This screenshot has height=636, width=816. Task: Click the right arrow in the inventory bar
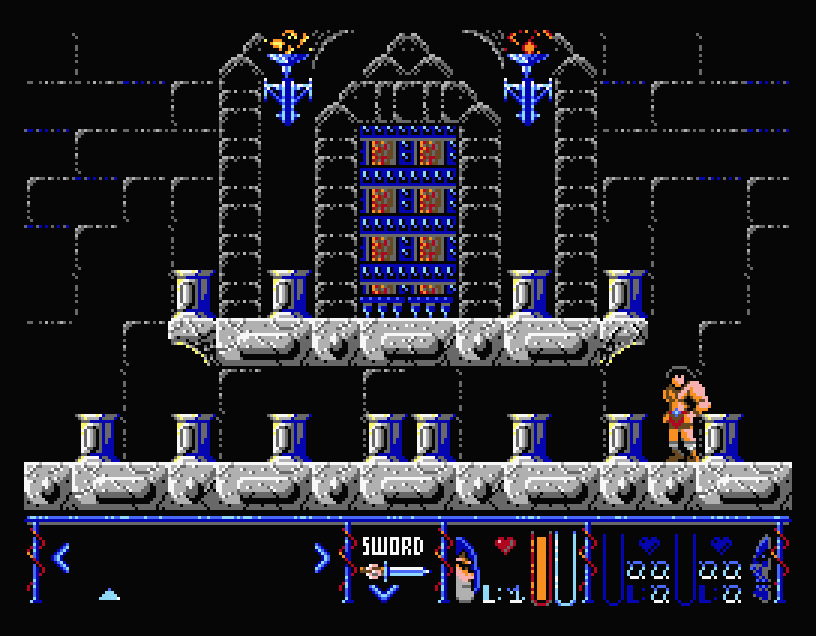(x=322, y=557)
